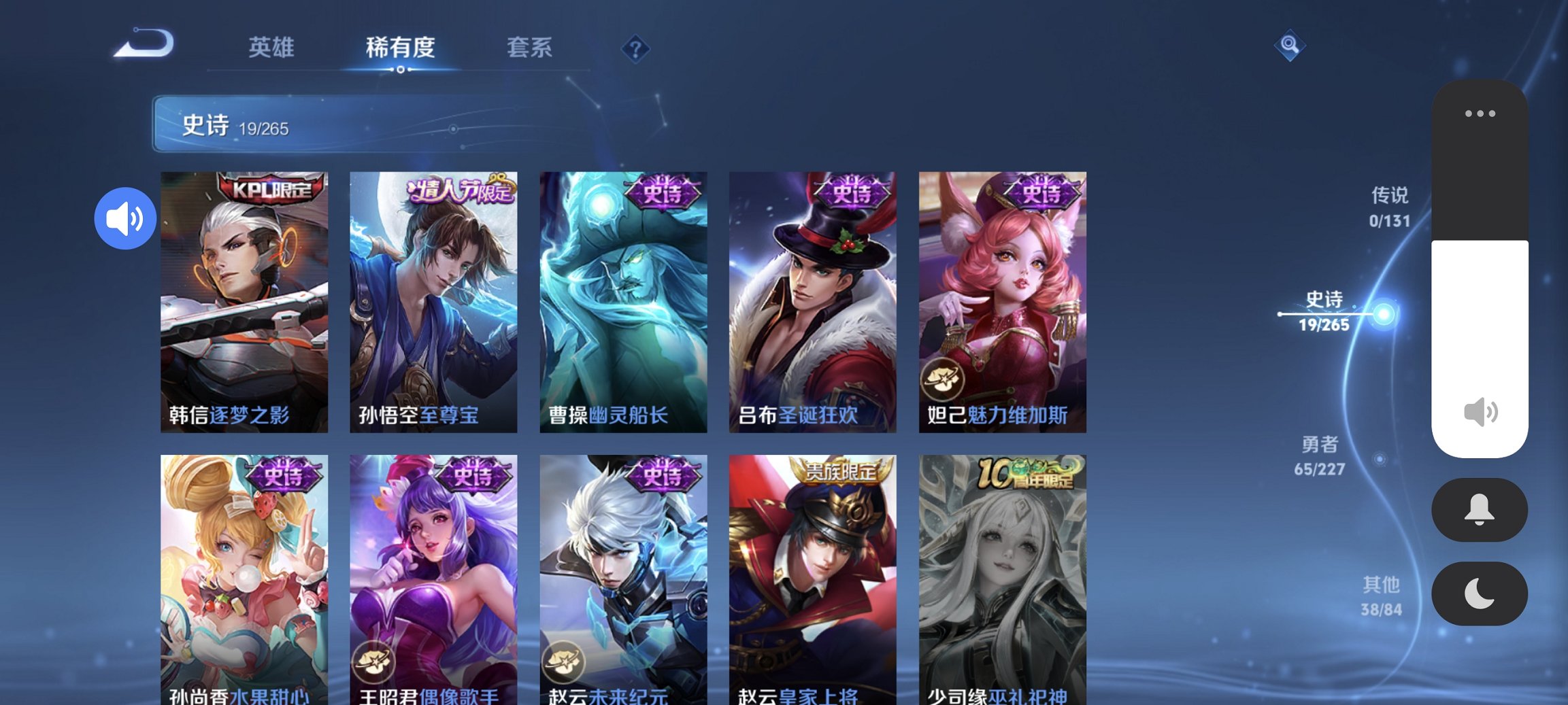Image resolution: width=1568 pixels, height=705 pixels.
Task: Enable dark mode with the moon icon
Action: [1480, 594]
